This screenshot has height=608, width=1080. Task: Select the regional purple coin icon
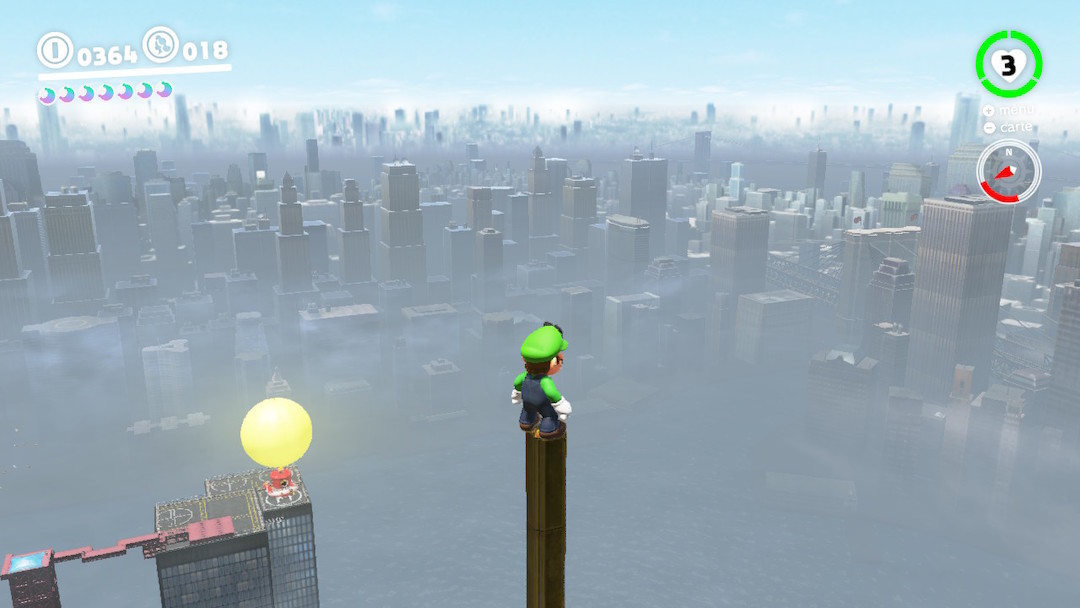point(161,45)
